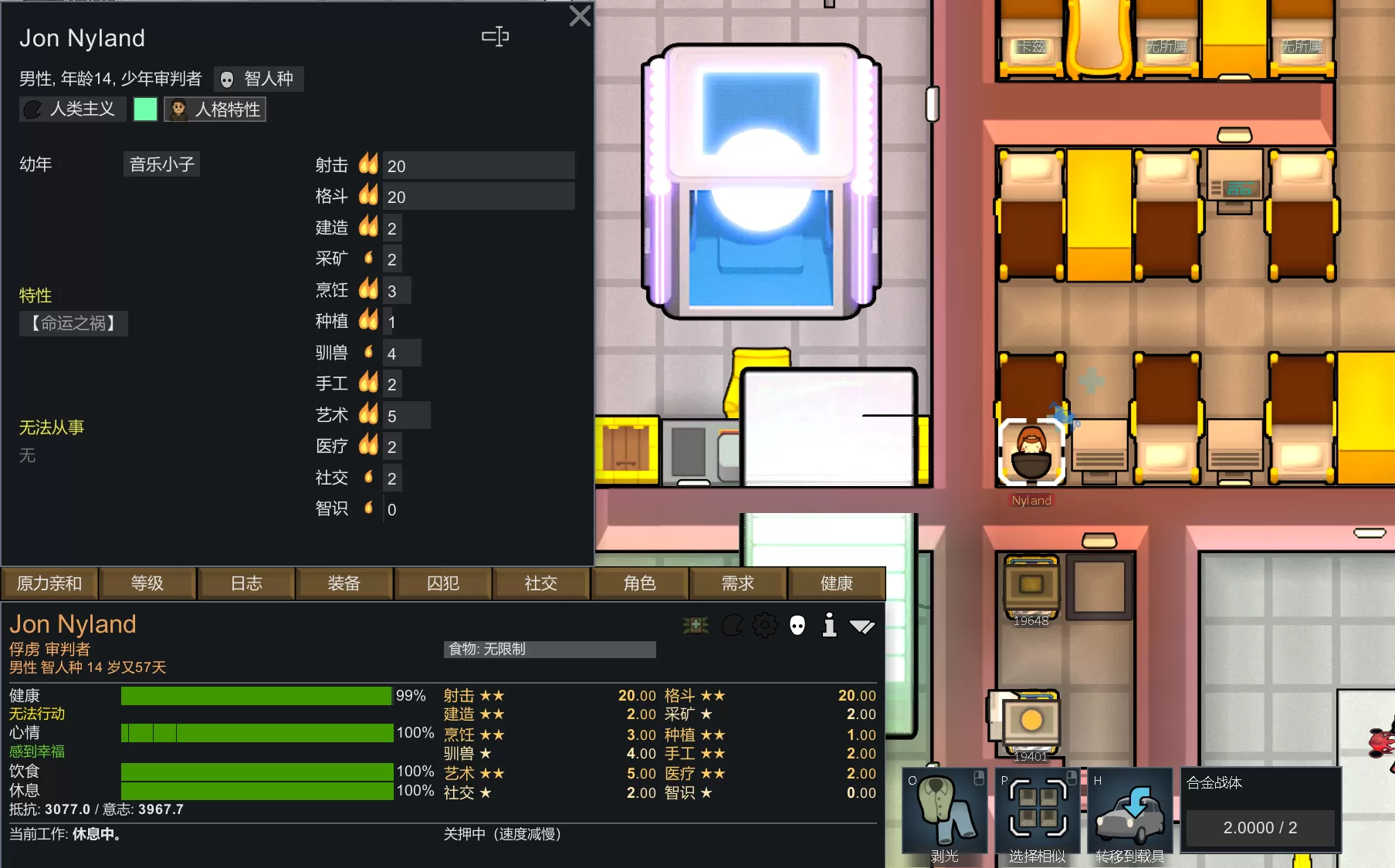
Task: View the 社交 social tab
Action: coord(541,583)
